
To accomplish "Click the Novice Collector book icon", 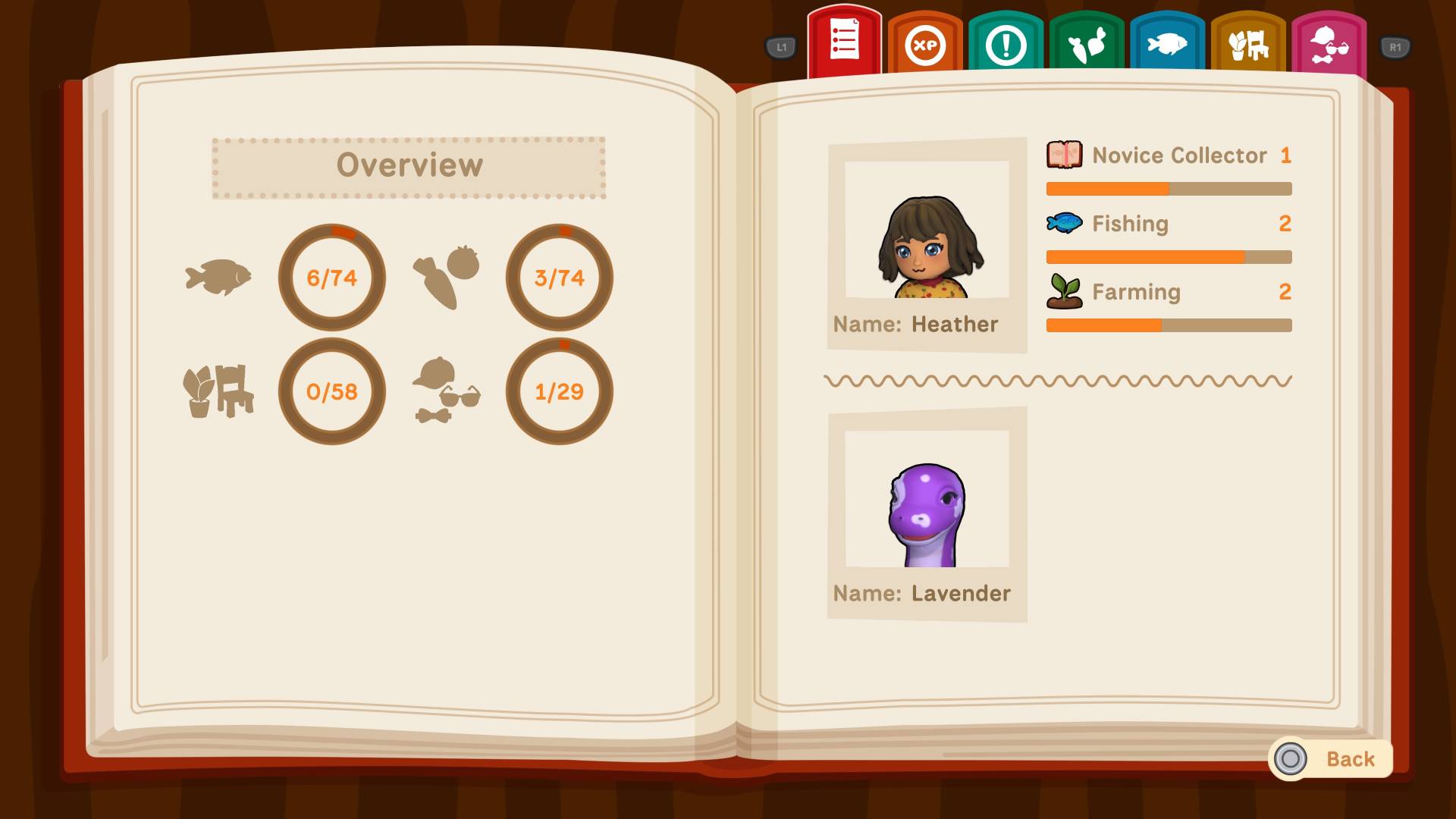I will (1064, 155).
